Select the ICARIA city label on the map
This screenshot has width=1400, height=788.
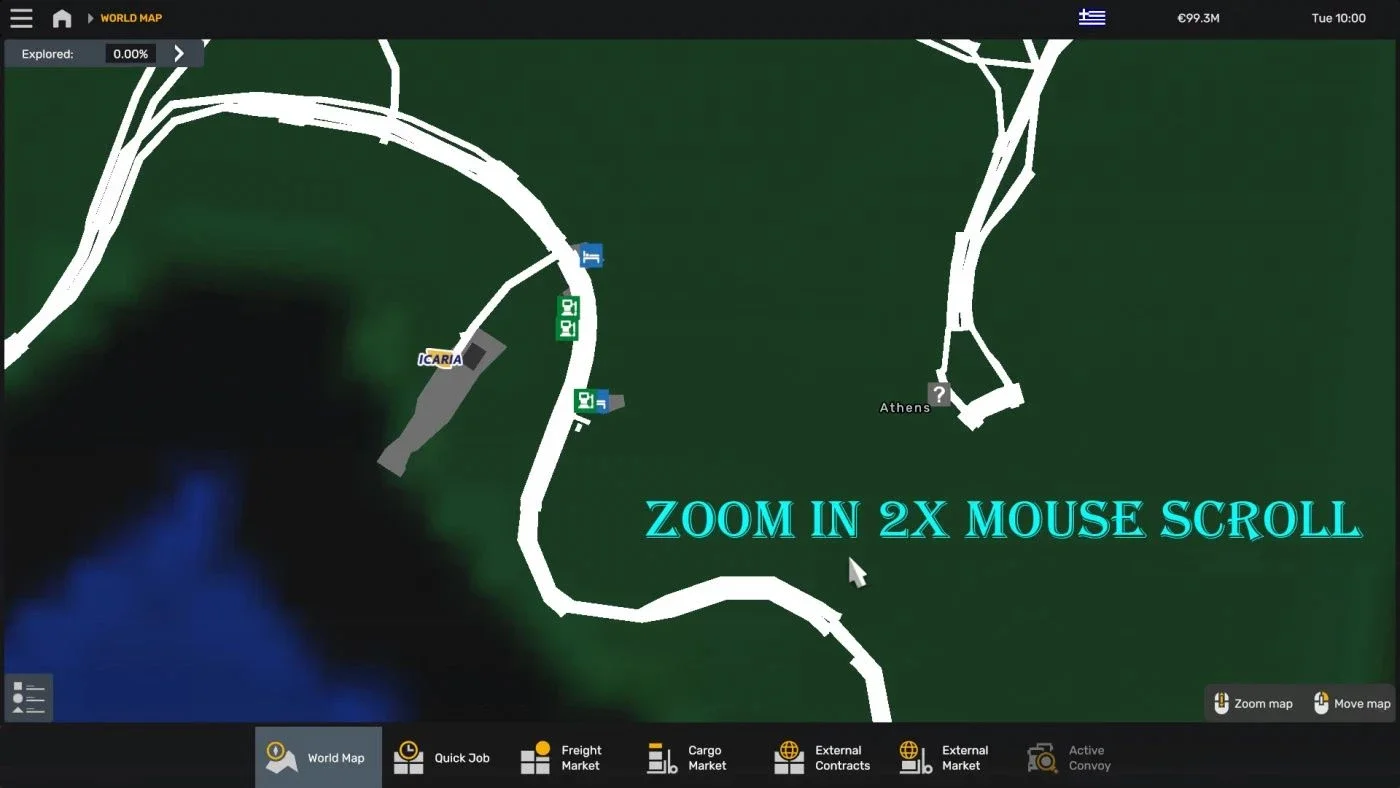(440, 359)
